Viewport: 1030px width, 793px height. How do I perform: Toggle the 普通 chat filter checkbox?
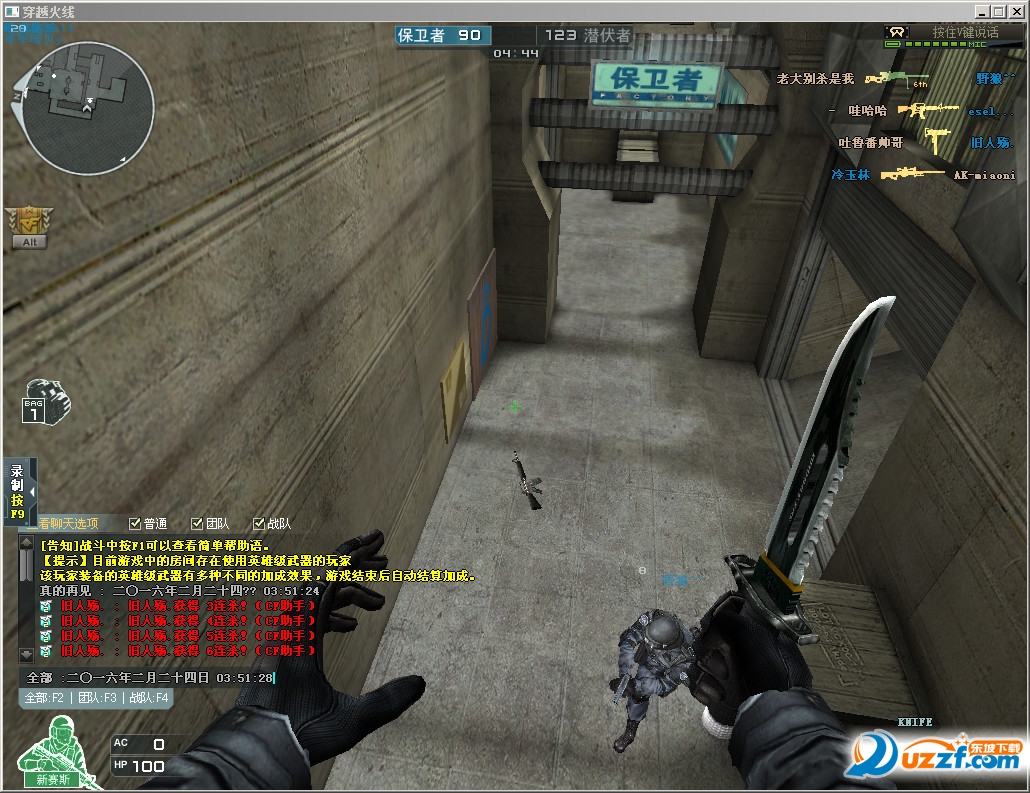(135, 523)
